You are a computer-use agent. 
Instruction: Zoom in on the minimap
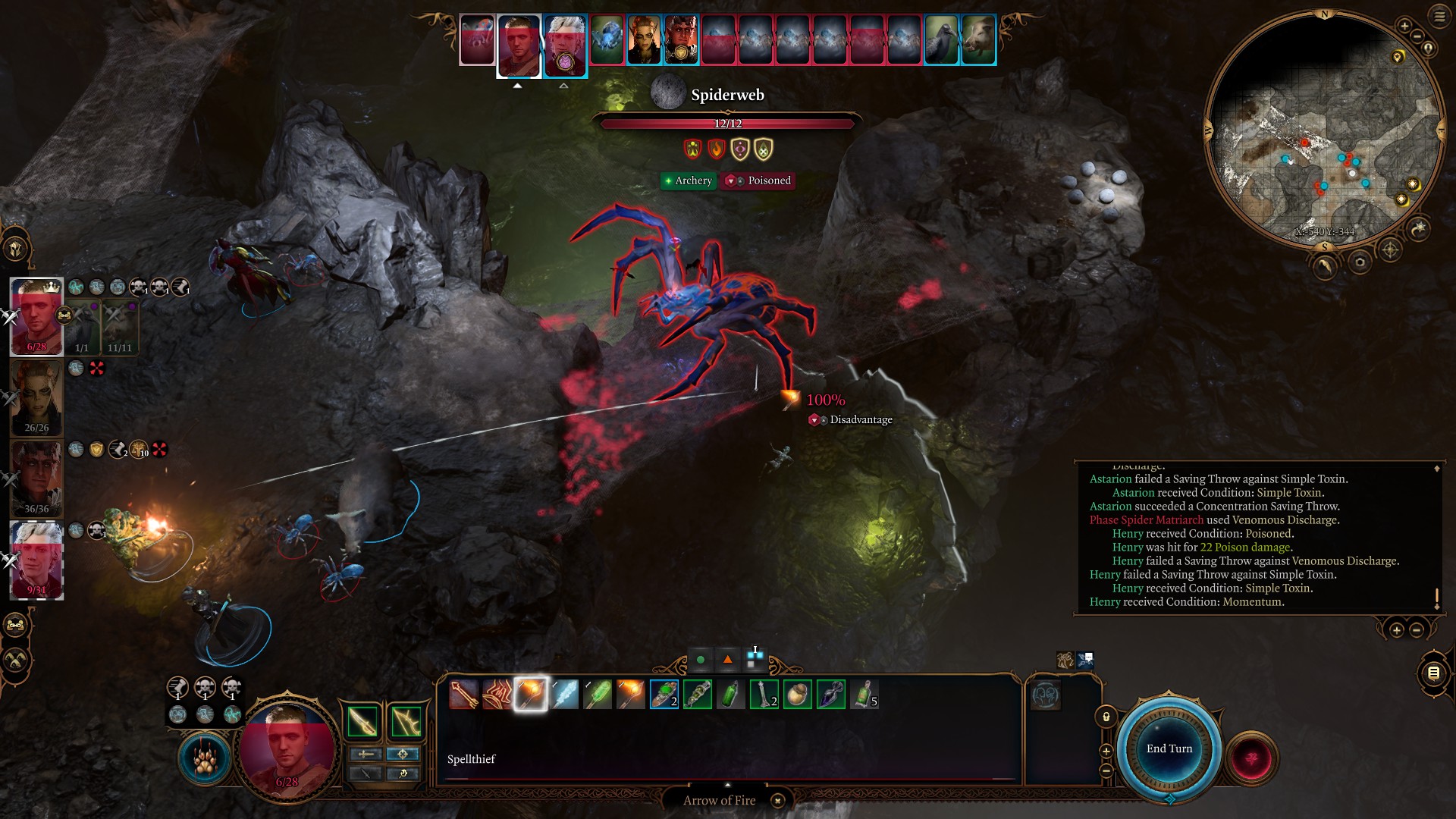click(x=1404, y=27)
